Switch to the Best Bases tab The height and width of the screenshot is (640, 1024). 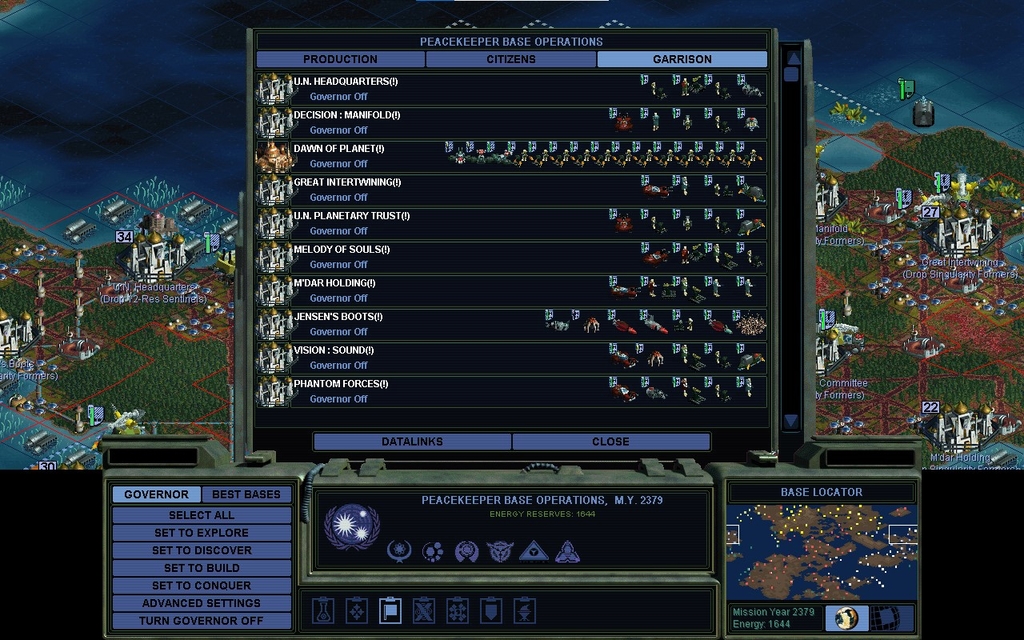pyautogui.click(x=246, y=494)
